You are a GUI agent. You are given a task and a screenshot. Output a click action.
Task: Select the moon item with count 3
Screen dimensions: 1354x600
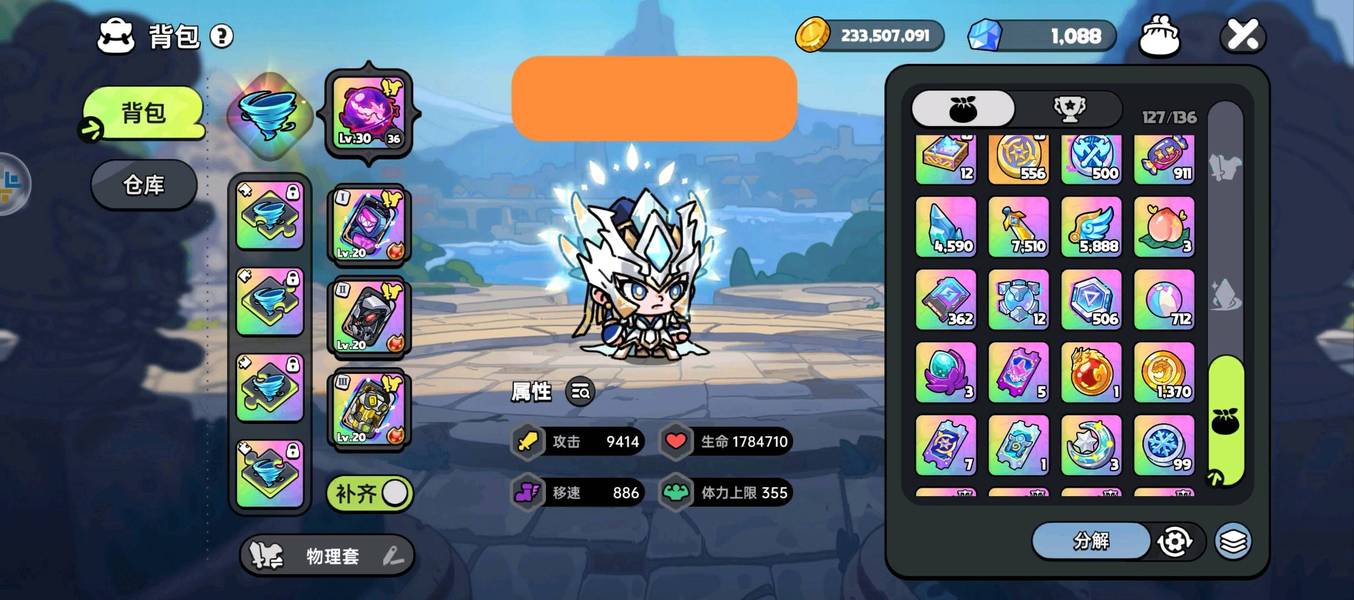click(x=1091, y=445)
